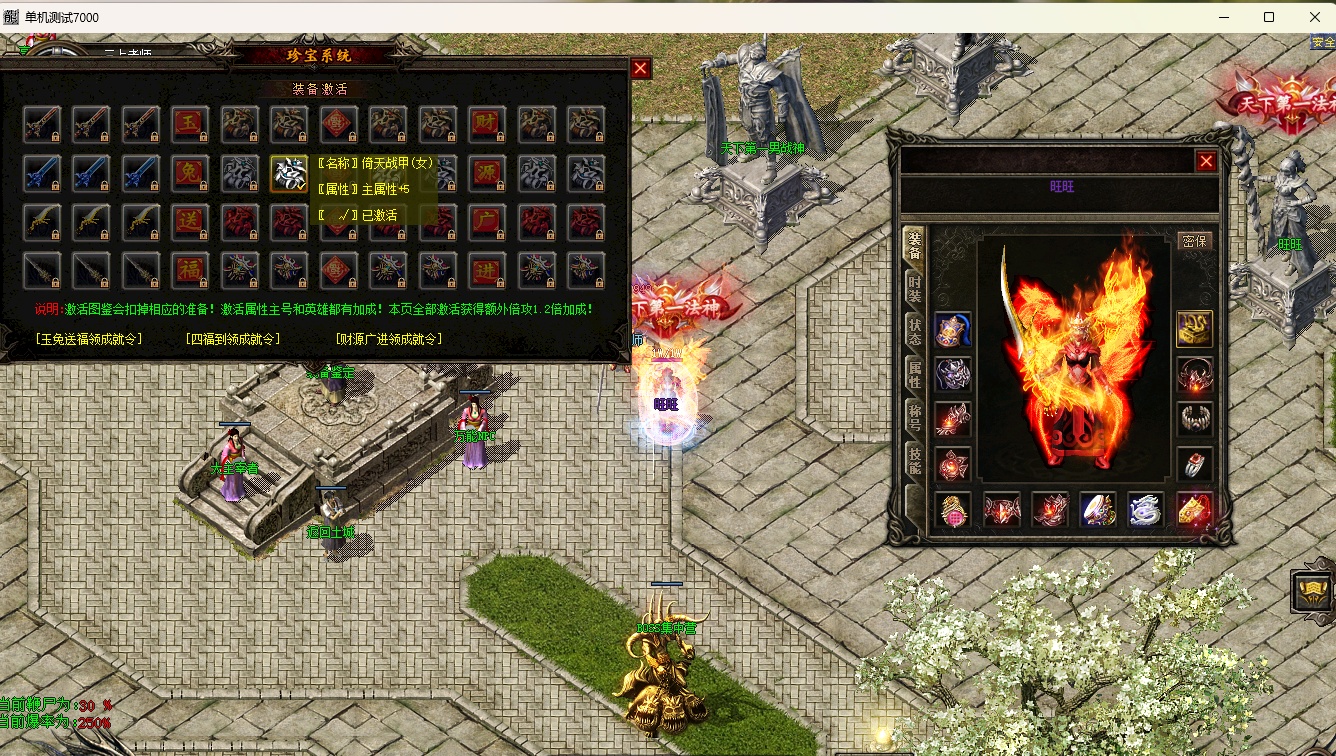Switch to the 时装 costume tab
Screen dimensions: 1336x756
(x=914, y=288)
